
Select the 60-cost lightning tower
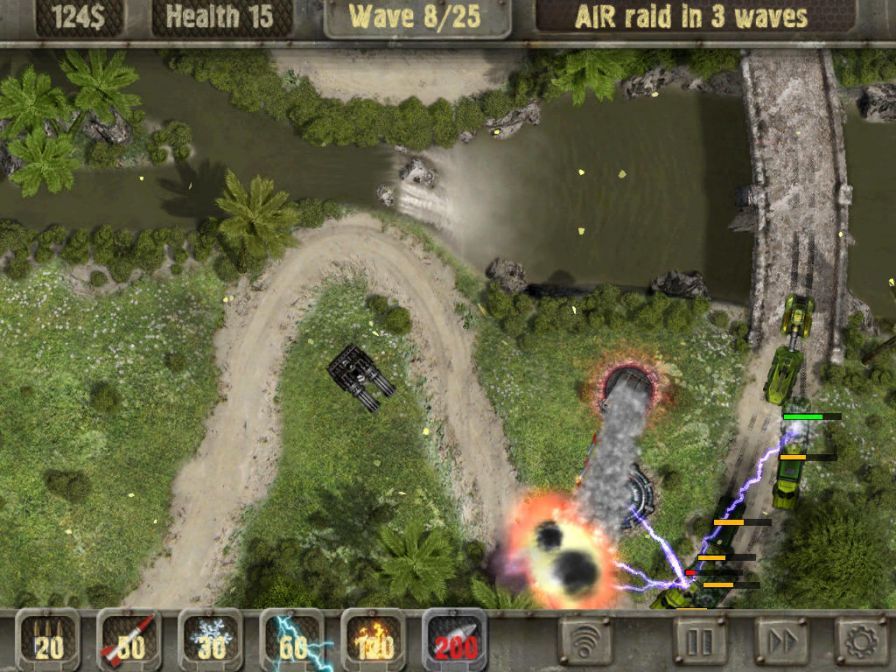tap(291, 640)
